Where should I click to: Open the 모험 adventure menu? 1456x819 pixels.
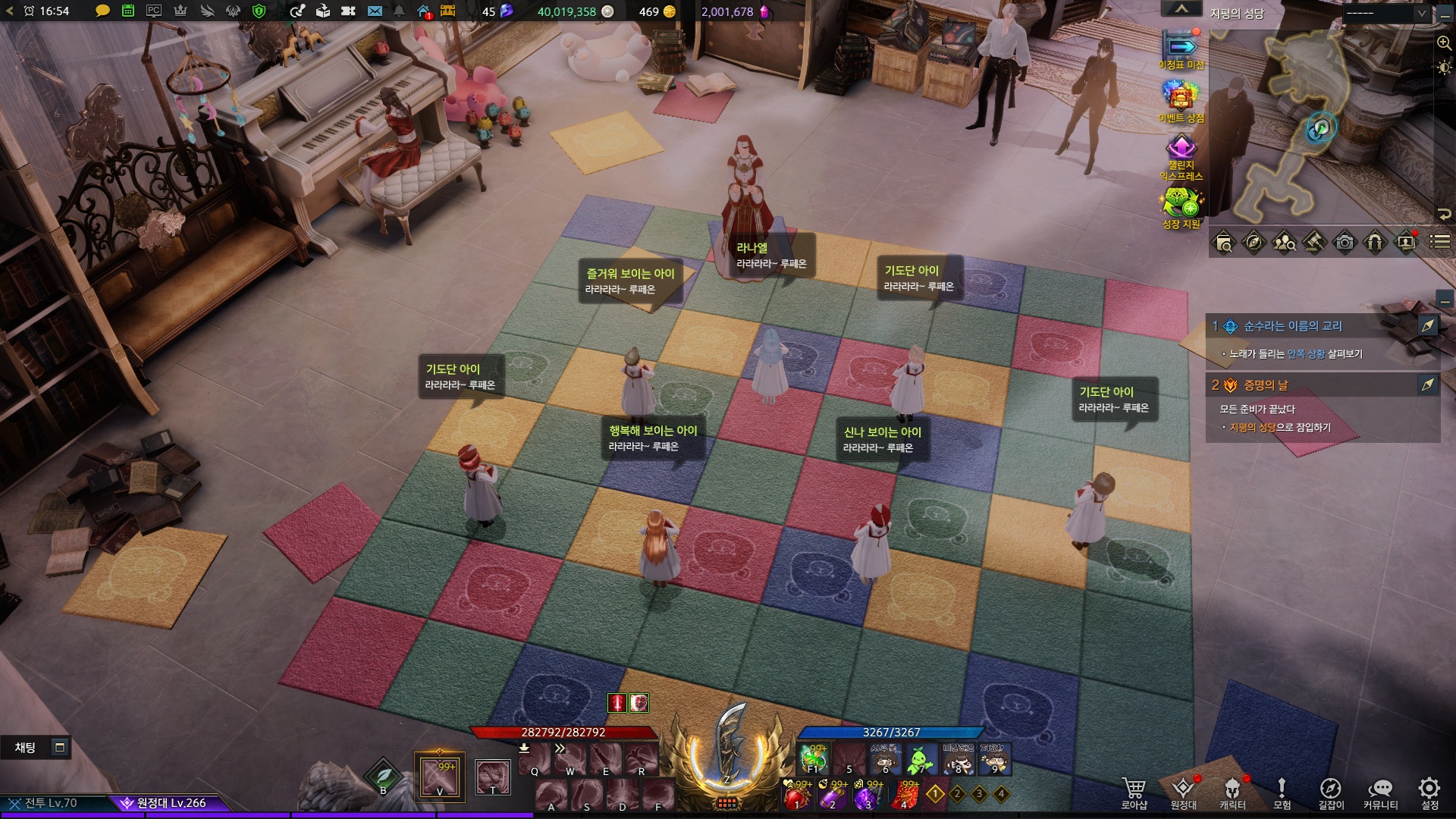(1282, 792)
